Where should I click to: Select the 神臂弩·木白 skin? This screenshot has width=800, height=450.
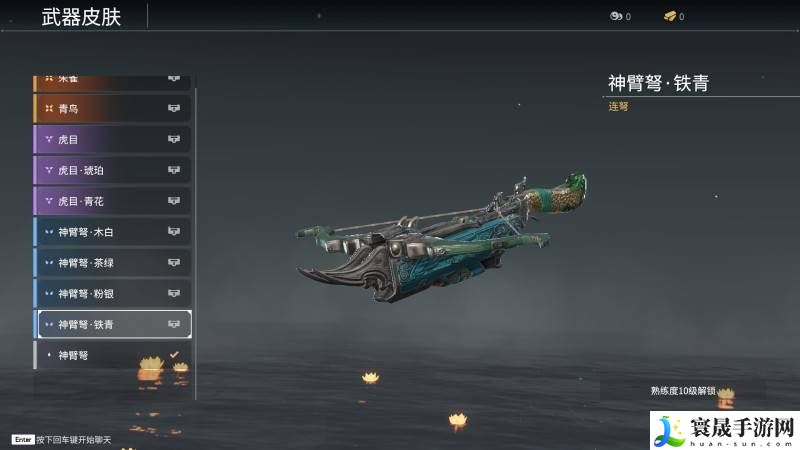click(112, 232)
